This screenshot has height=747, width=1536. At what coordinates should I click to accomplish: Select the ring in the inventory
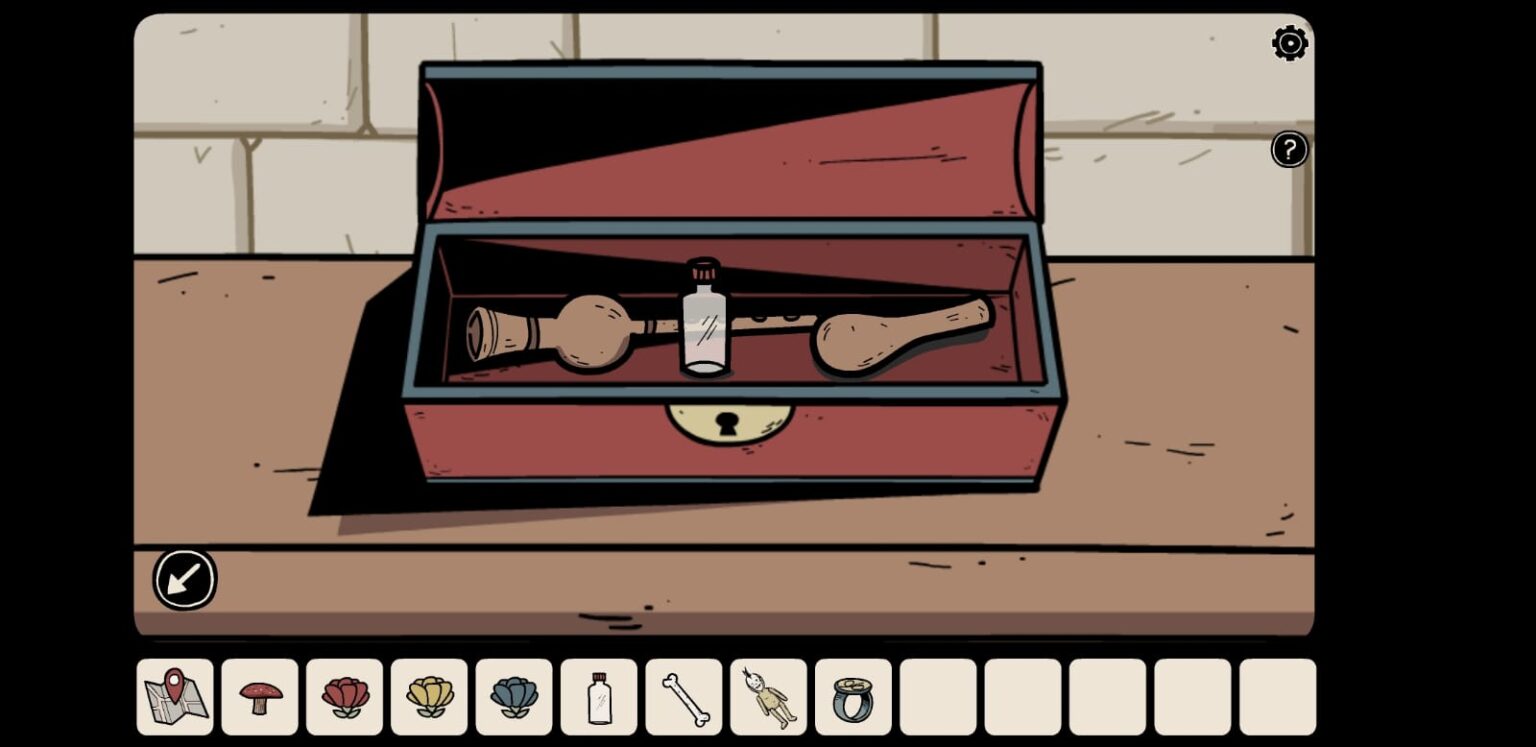pyautogui.click(x=852, y=697)
